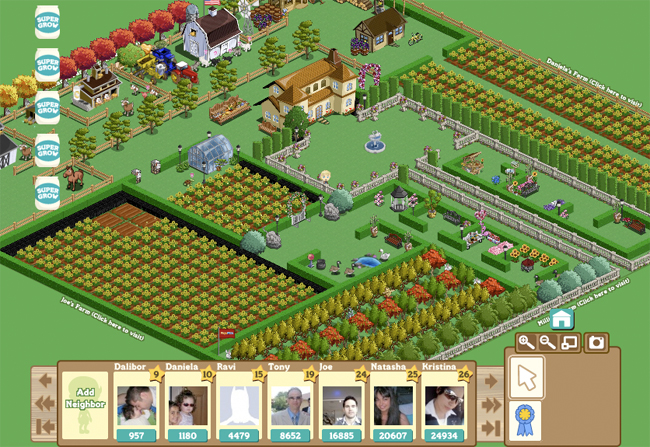This screenshot has width=650, height=447.
Task: Jump ahead with the double right arrow
Action: click(490, 404)
